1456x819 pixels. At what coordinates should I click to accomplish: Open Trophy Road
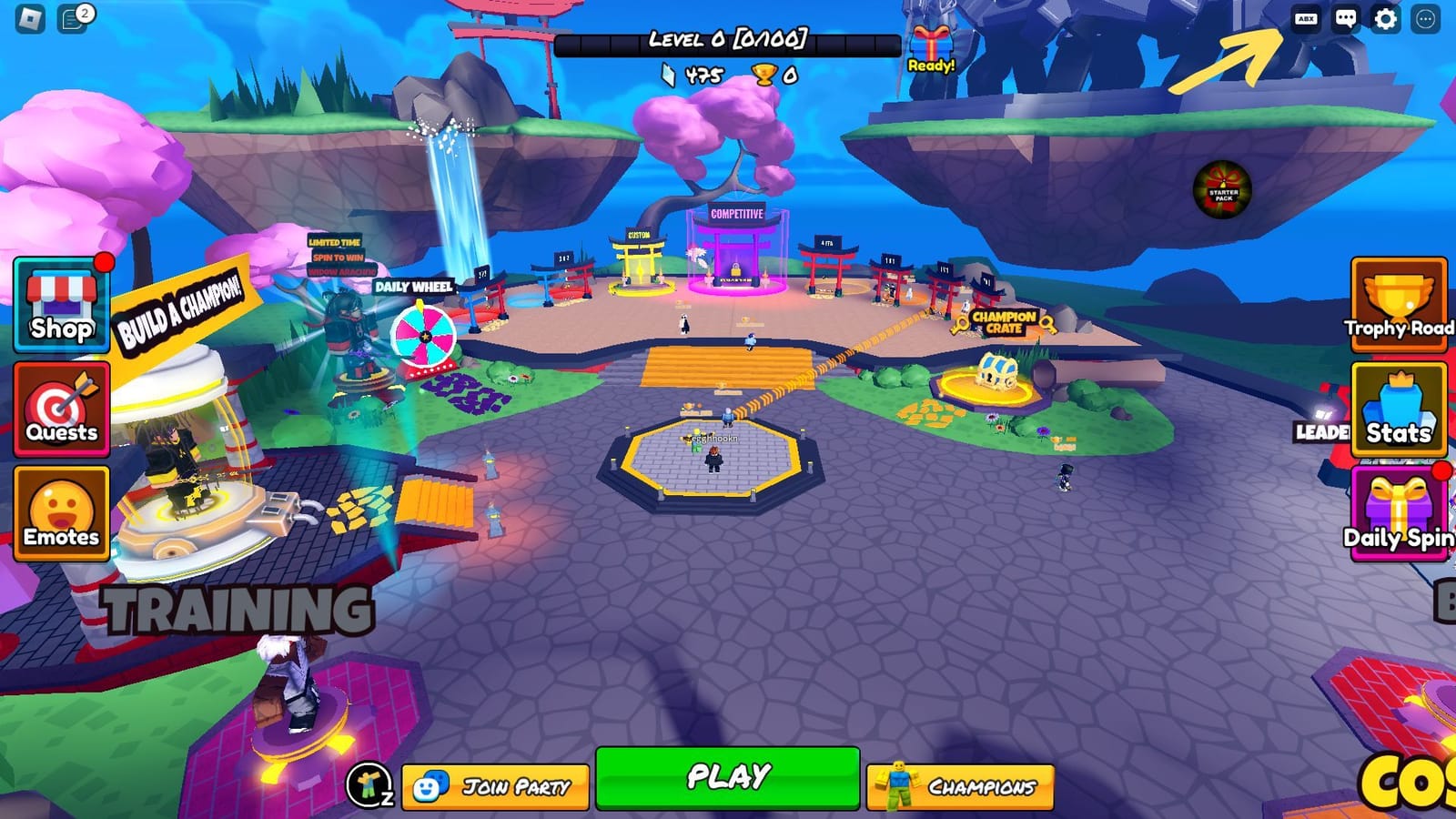pyautogui.click(x=1399, y=309)
